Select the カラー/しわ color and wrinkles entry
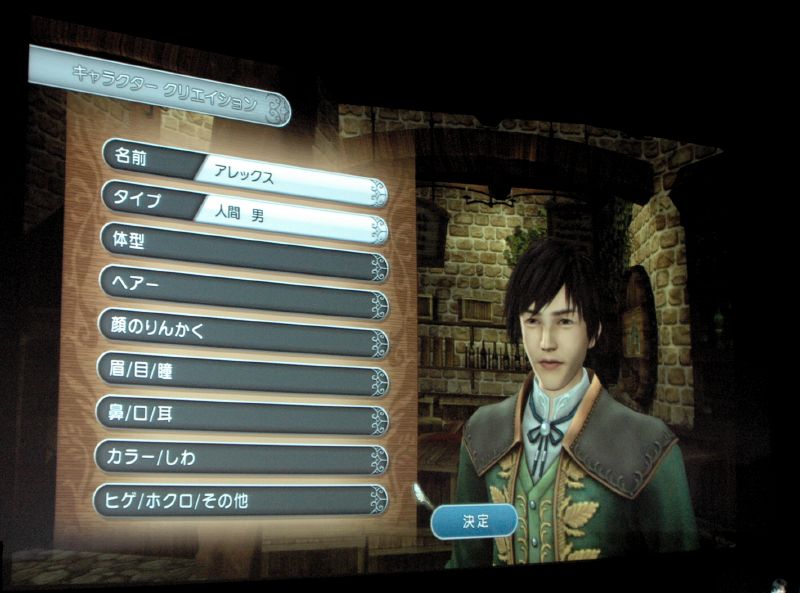The image size is (800, 593). pos(243,456)
